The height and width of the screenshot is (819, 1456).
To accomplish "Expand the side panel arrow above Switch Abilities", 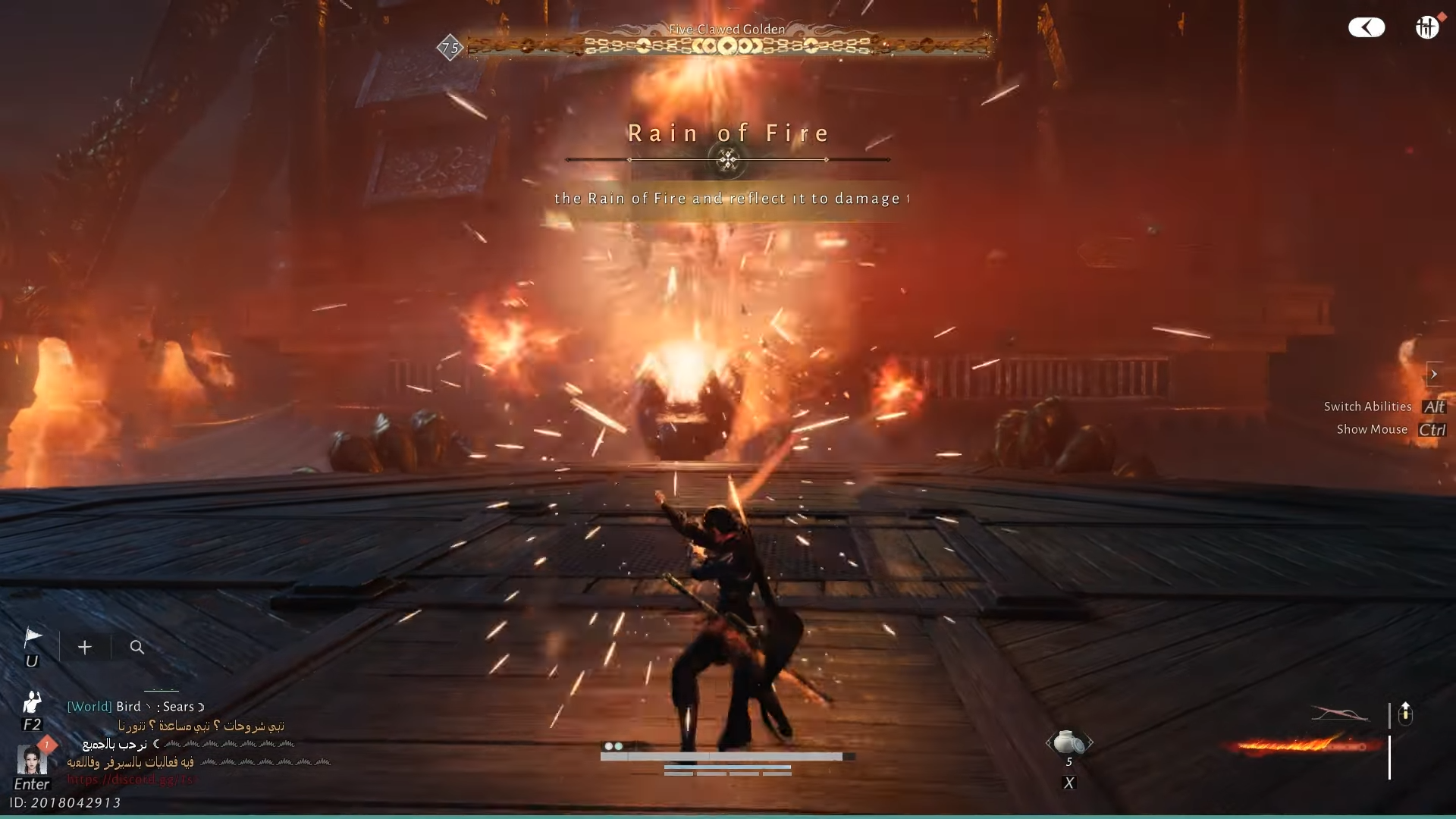I will coord(1433,374).
